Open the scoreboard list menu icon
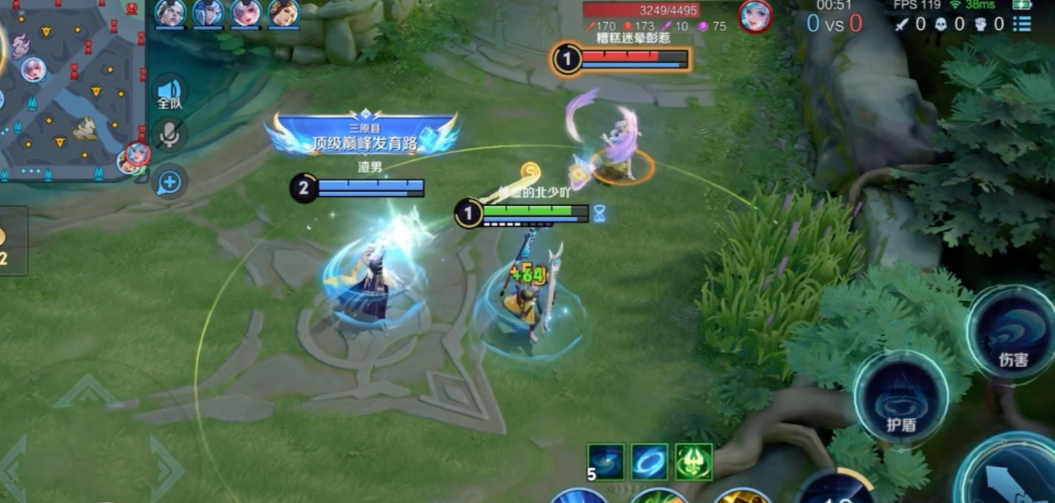Screen dimensions: 1055x503 click(1021, 22)
